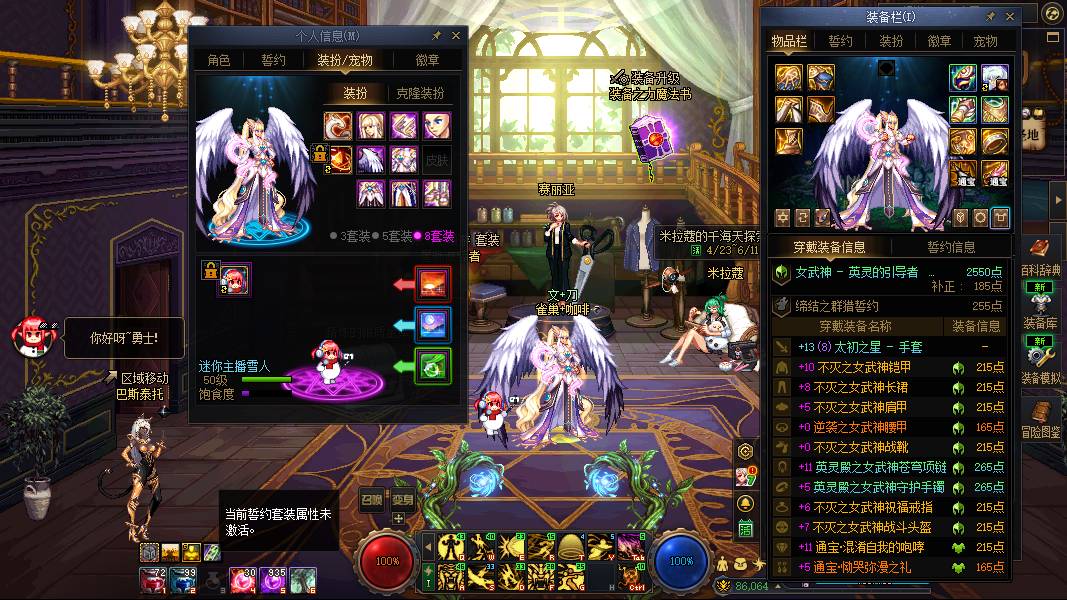Select the 克隆装扮 clone avatar sub-tab
1067x600 pixels.
point(420,93)
